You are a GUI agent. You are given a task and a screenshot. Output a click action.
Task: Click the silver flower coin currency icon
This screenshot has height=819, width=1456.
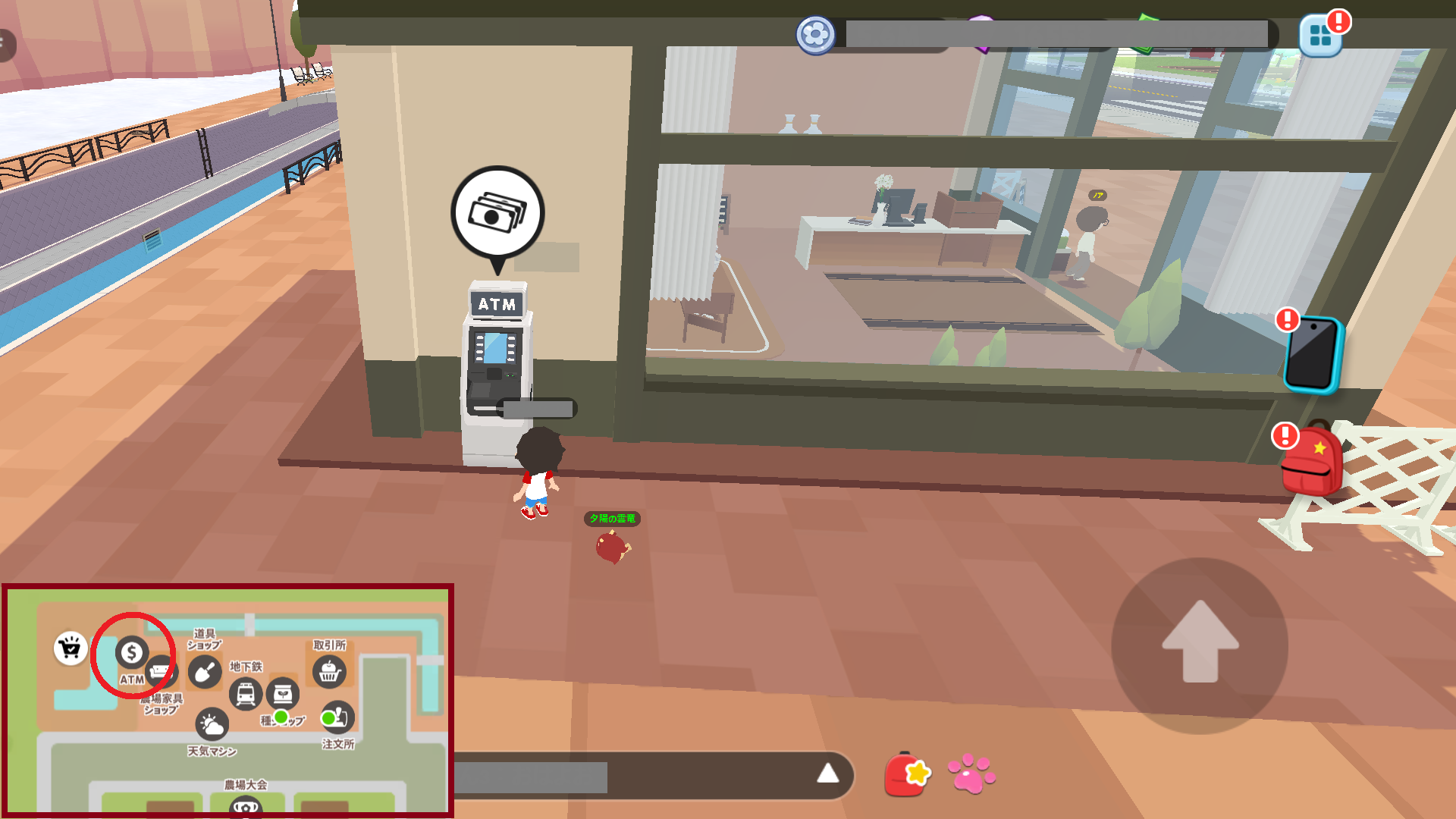[x=815, y=35]
